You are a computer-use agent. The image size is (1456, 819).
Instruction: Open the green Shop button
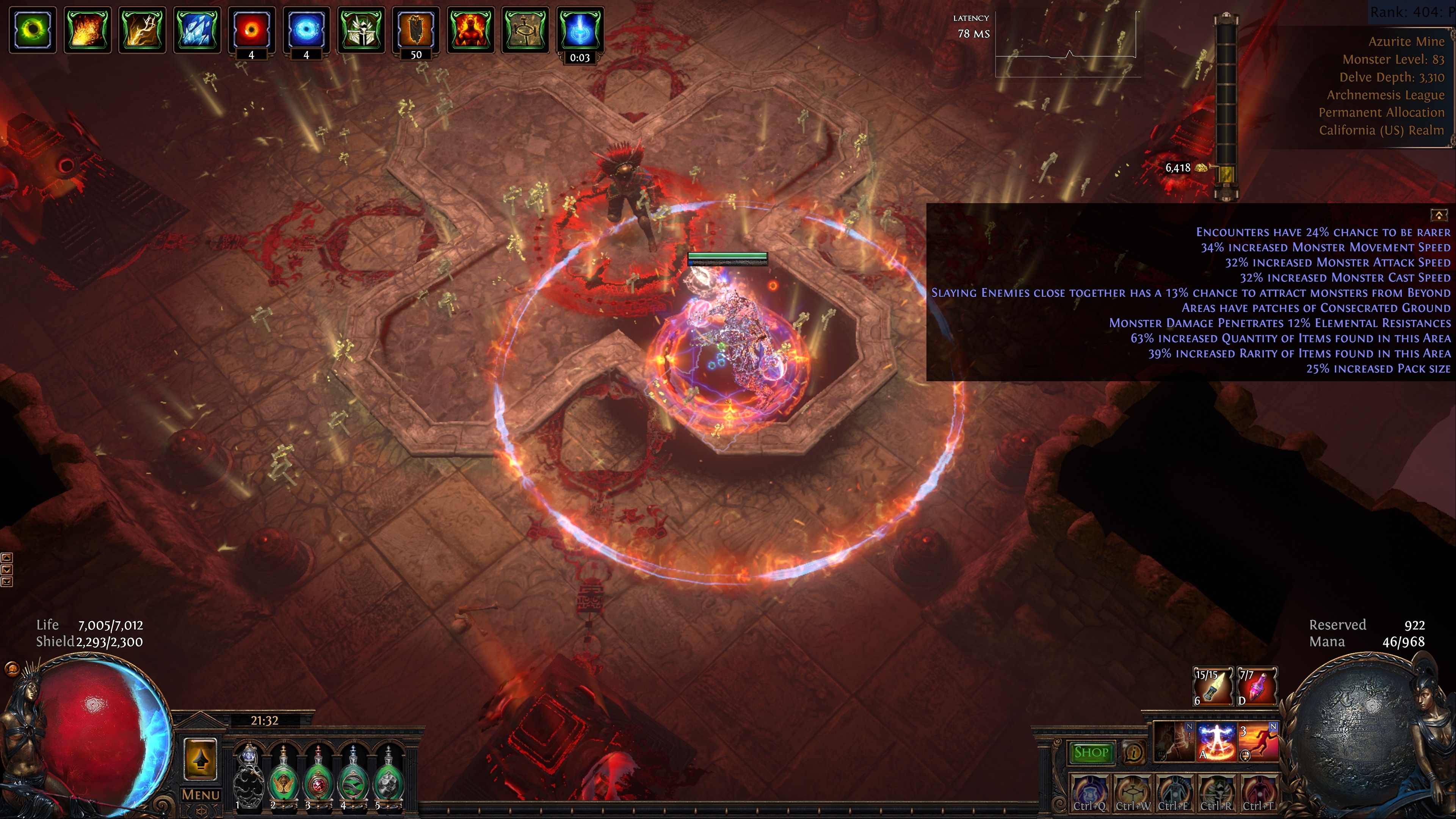pos(1090,752)
